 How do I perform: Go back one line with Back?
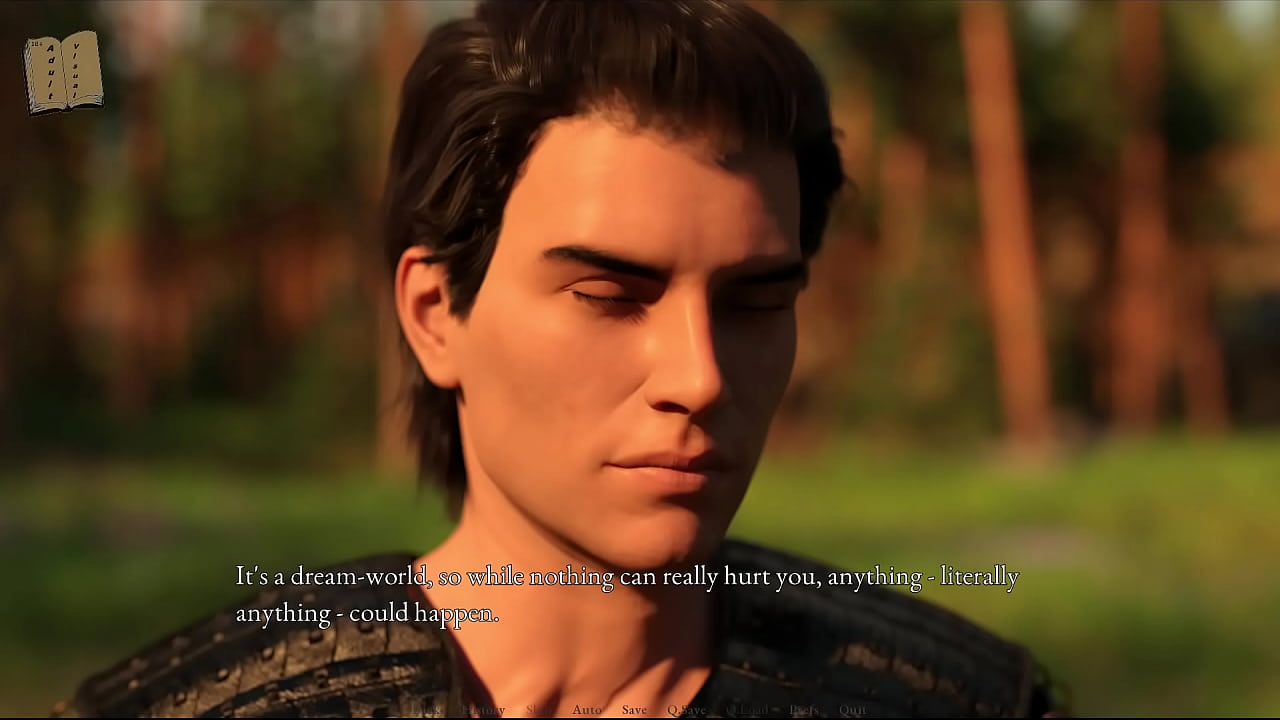pos(427,710)
